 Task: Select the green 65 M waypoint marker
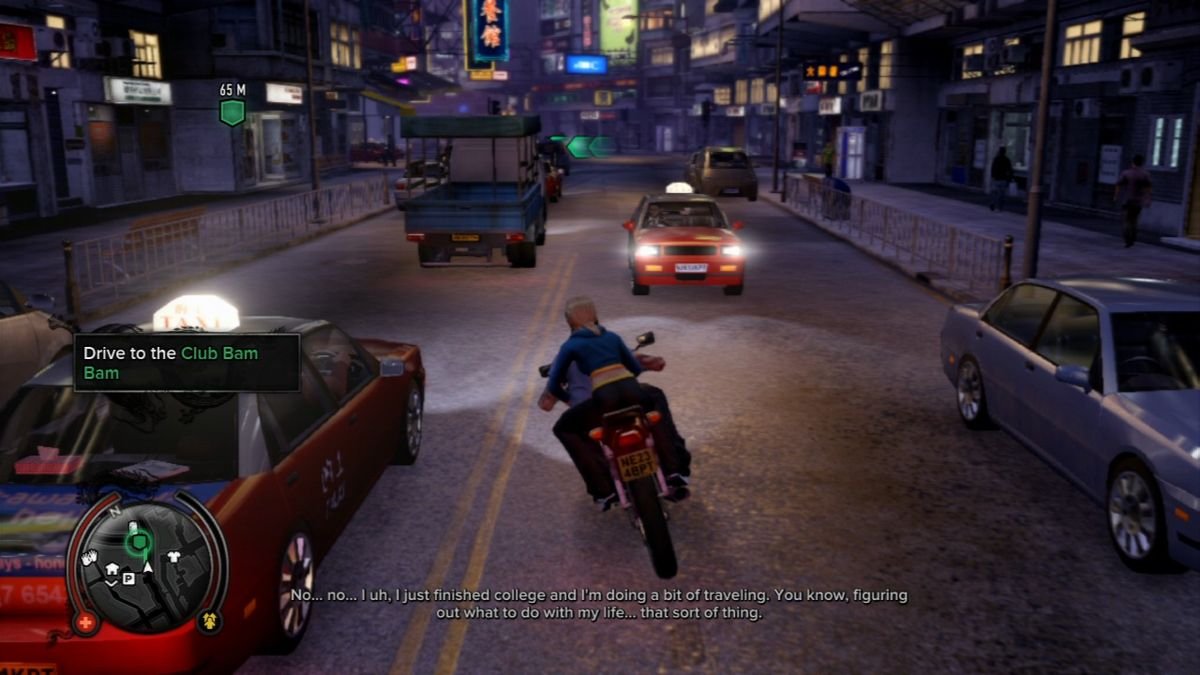tap(232, 111)
